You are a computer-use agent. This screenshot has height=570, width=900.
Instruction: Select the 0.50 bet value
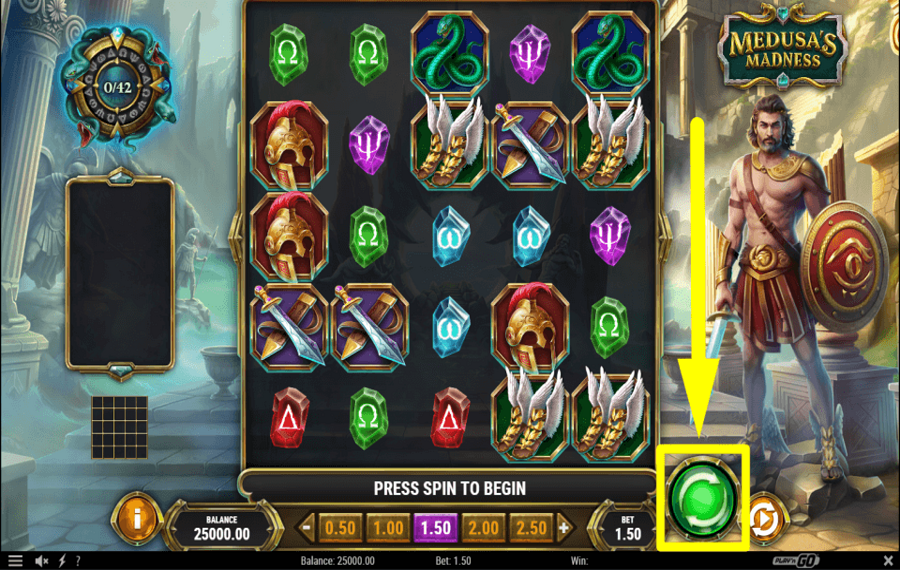340,527
